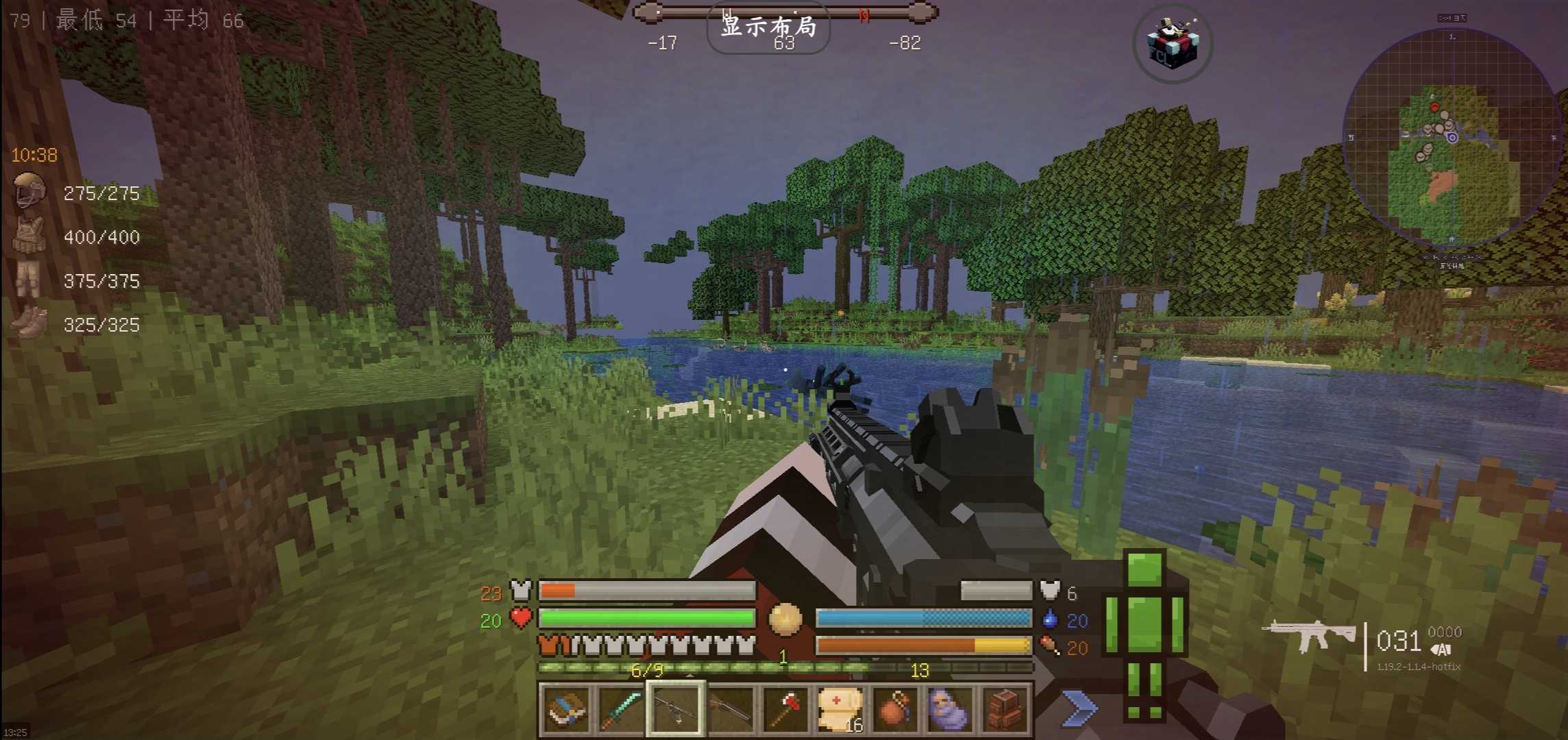Select the purple sack hotbar slot

[x=950, y=708]
